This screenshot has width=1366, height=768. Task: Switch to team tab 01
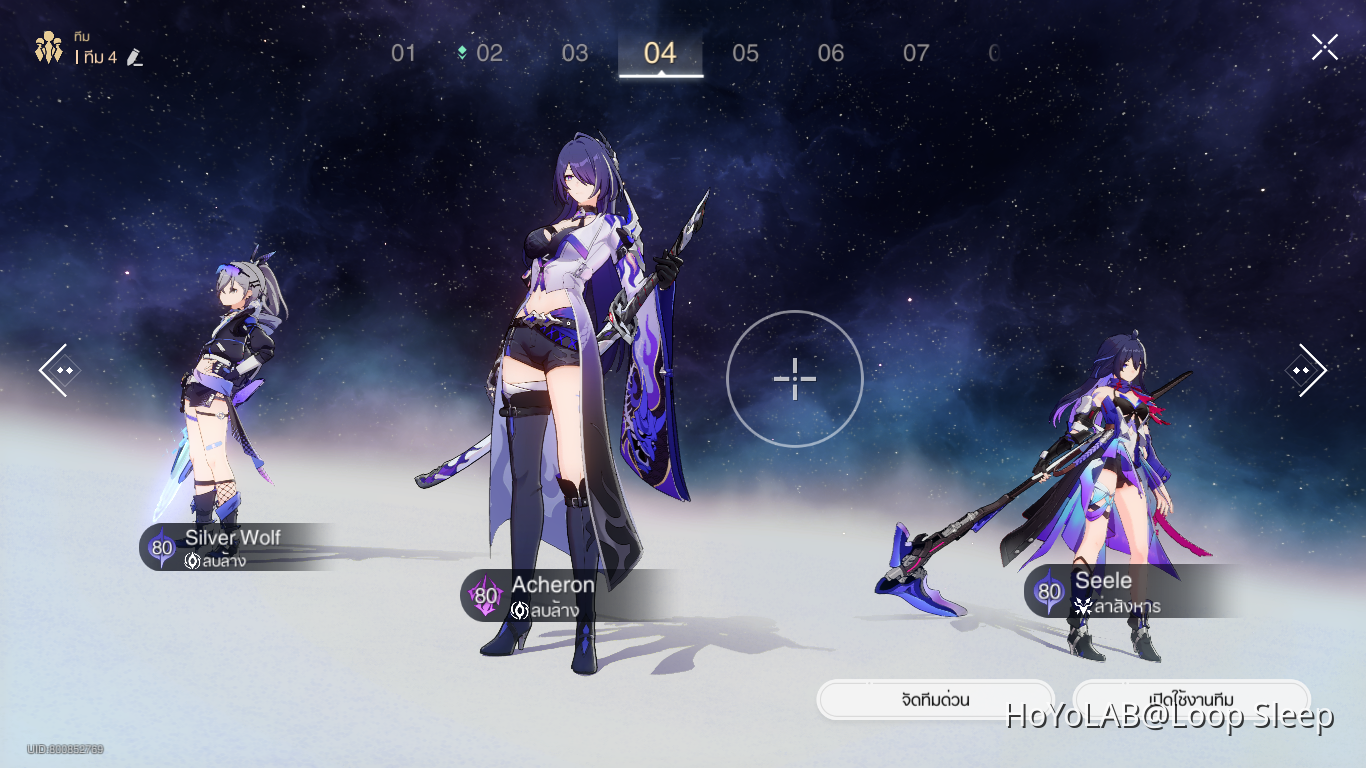404,54
